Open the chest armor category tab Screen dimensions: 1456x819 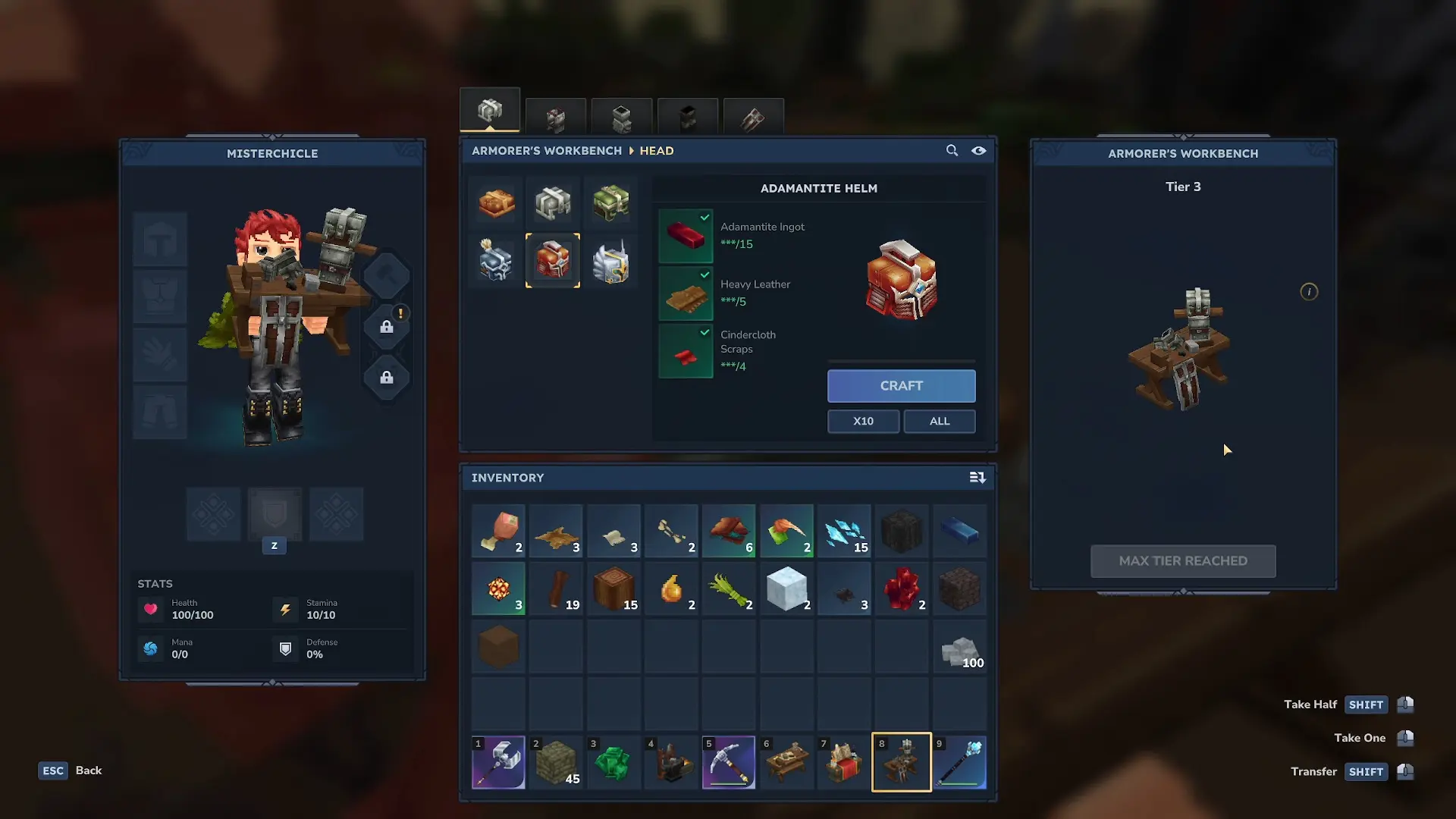[x=556, y=118]
